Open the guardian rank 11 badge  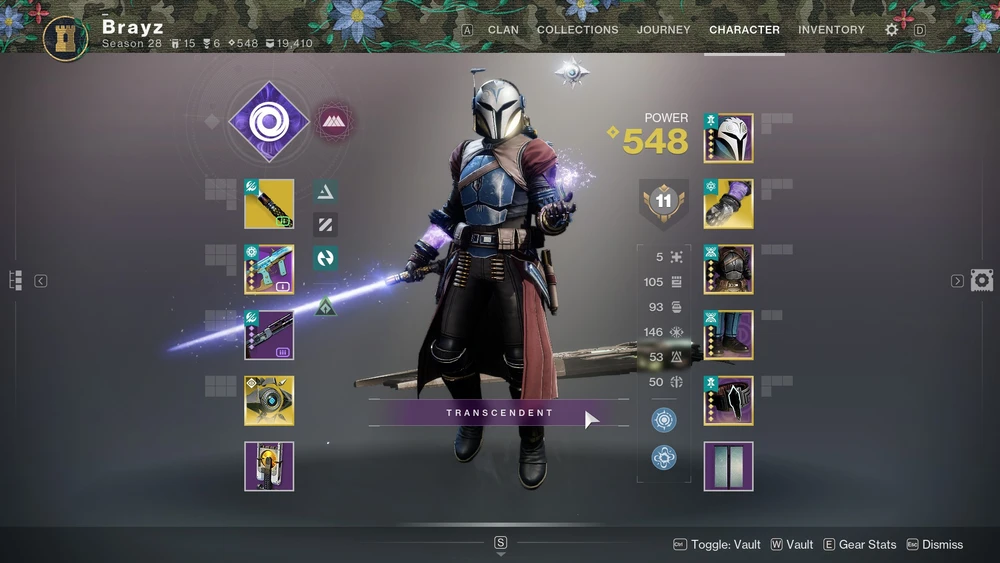coord(663,201)
